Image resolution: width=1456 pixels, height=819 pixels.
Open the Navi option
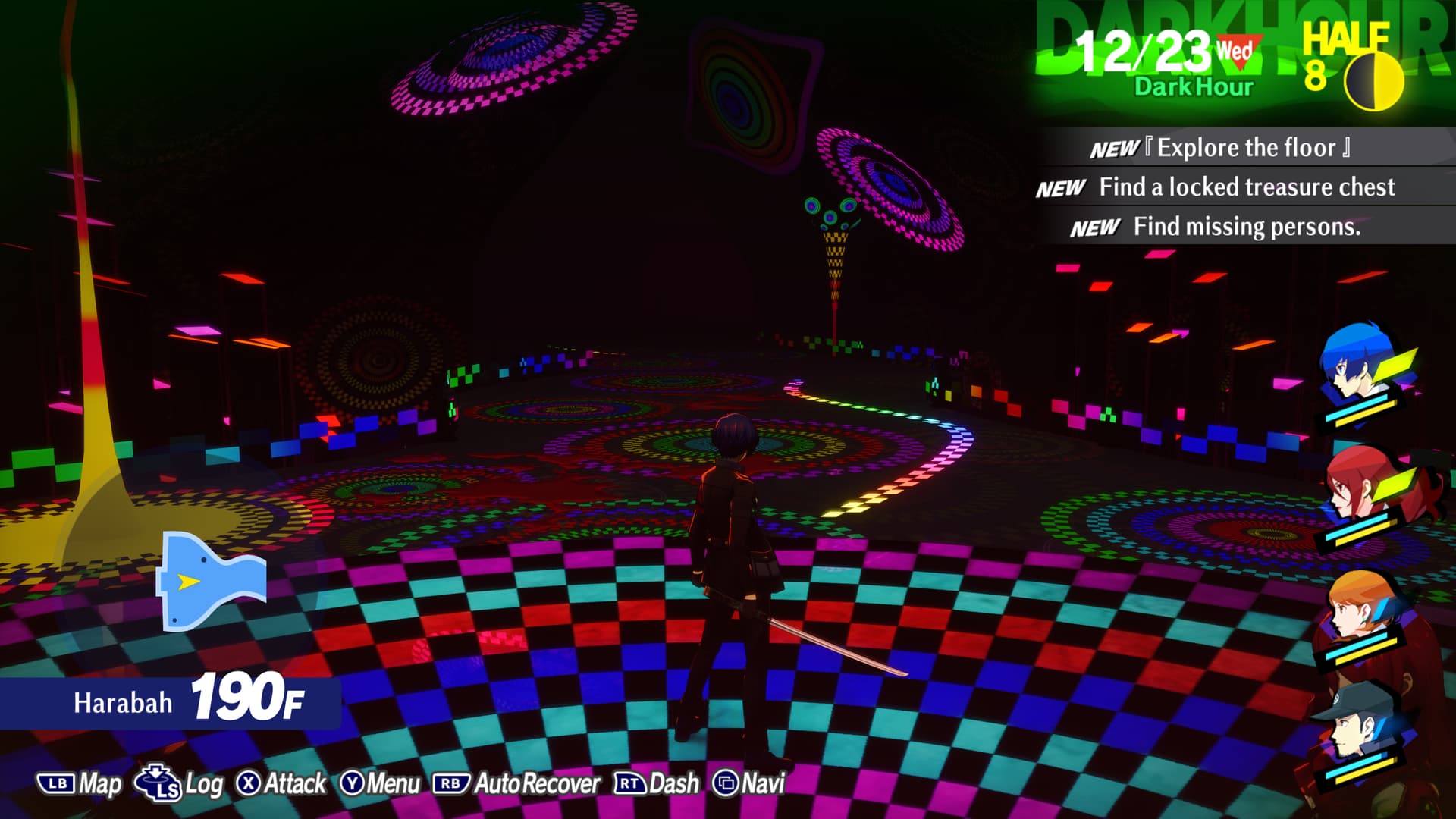[x=748, y=783]
